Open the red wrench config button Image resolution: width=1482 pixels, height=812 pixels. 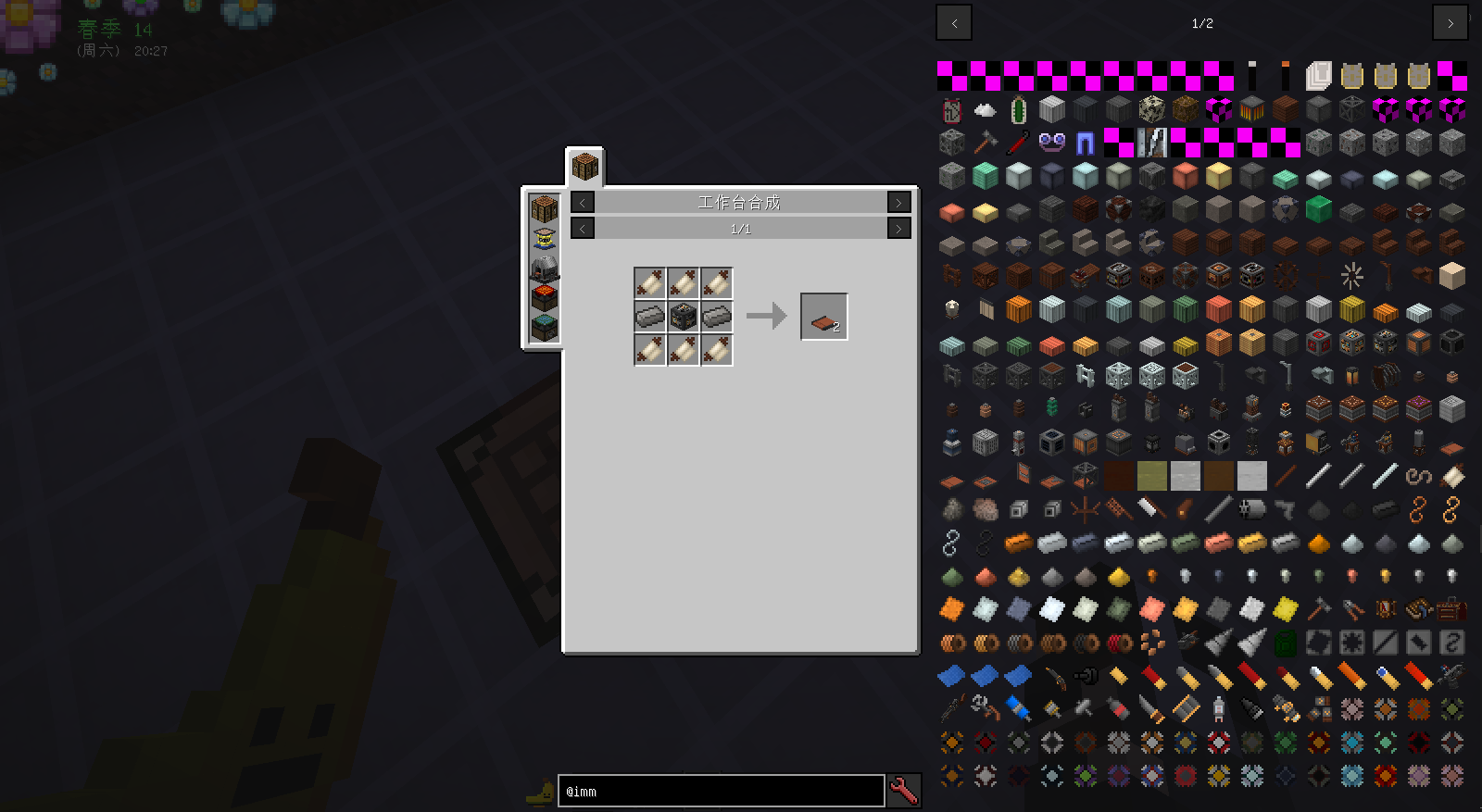pos(904,792)
